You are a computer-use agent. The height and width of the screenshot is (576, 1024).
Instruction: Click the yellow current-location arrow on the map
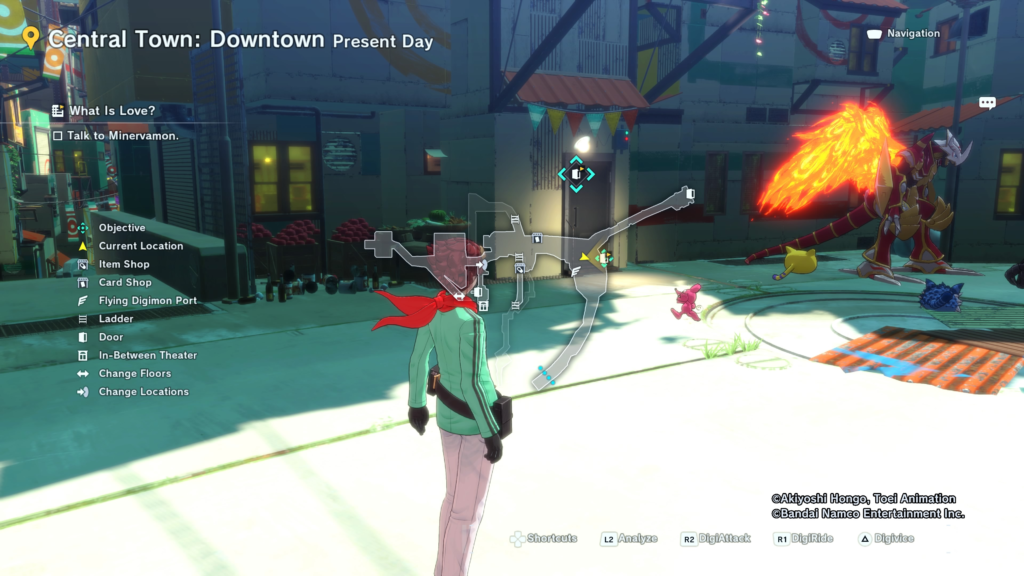coord(585,257)
